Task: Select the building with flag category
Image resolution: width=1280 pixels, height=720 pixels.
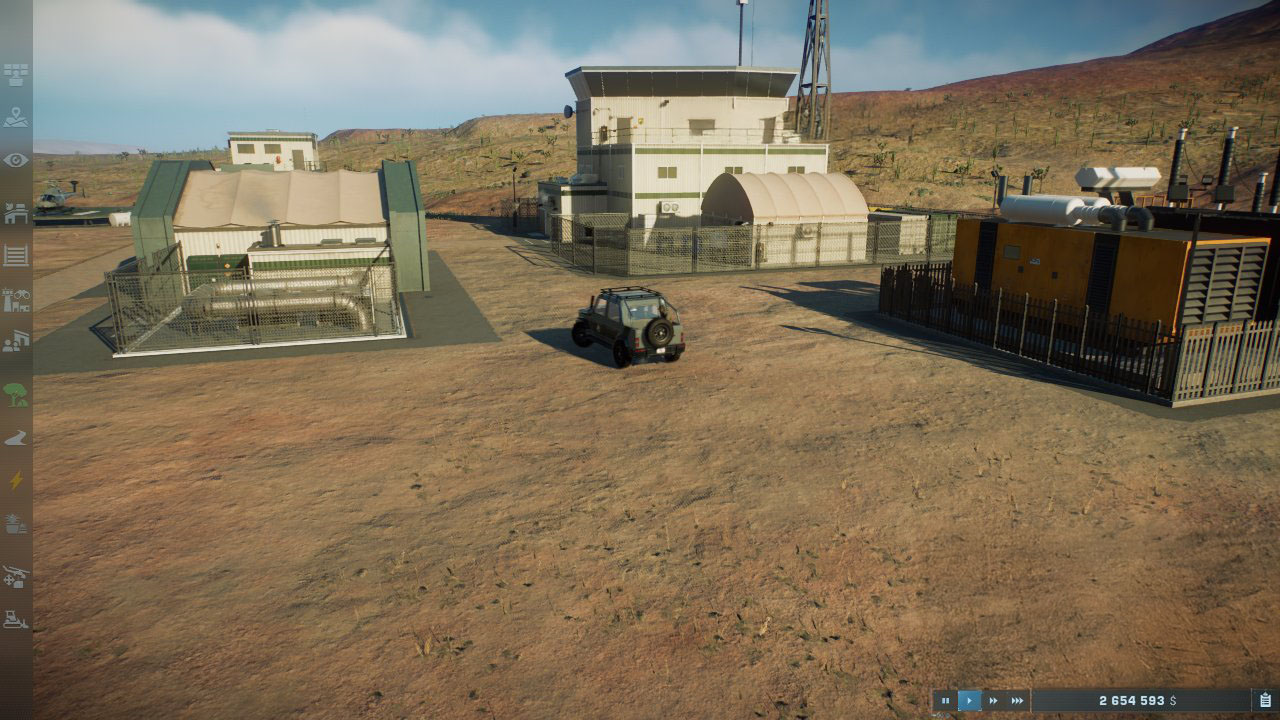Action: tap(16, 213)
